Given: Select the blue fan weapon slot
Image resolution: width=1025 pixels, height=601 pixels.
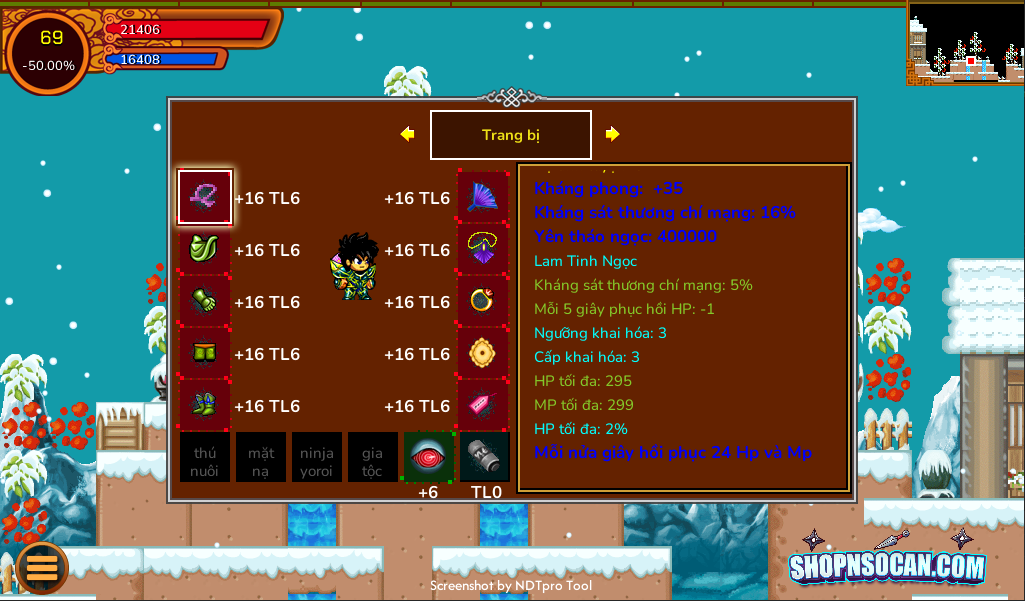Looking at the screenshot, I should coord(484,197).
